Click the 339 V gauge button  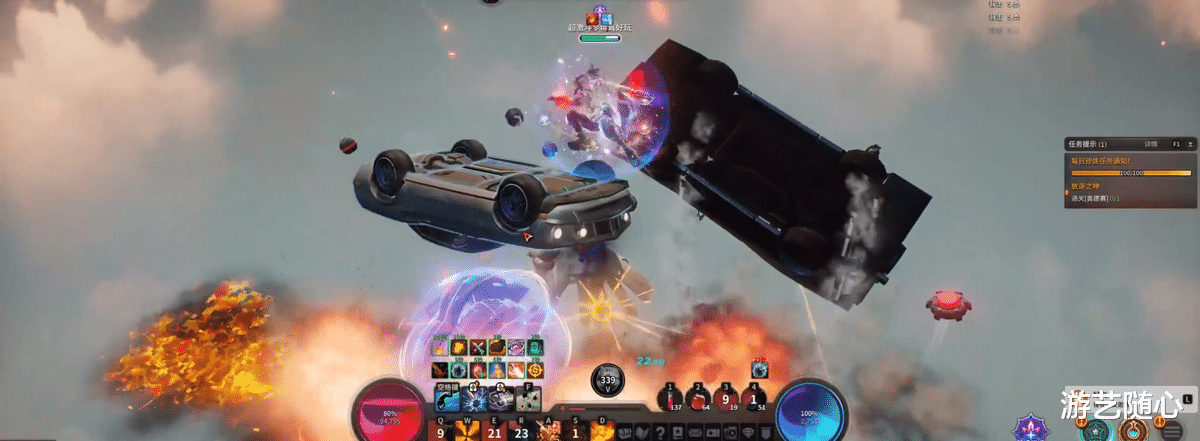click(x=607, y=380)
